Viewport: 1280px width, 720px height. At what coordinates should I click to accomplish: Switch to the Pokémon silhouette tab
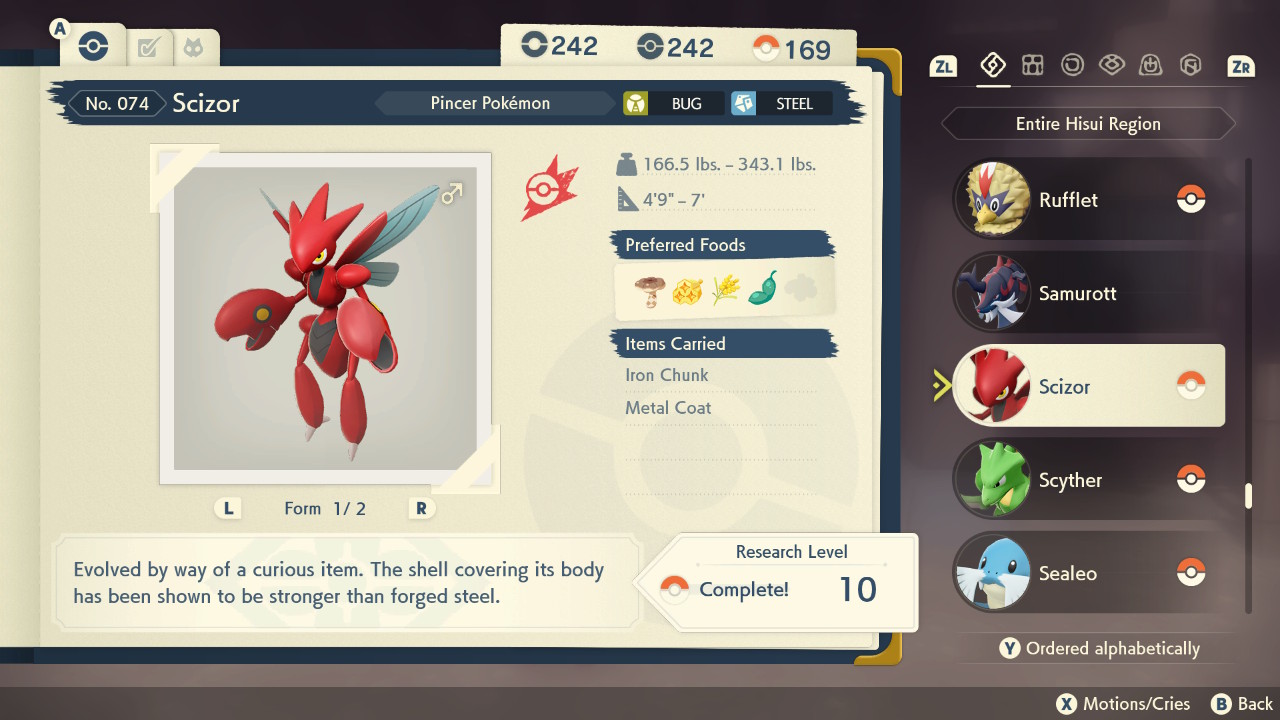(x=192, y=46)
